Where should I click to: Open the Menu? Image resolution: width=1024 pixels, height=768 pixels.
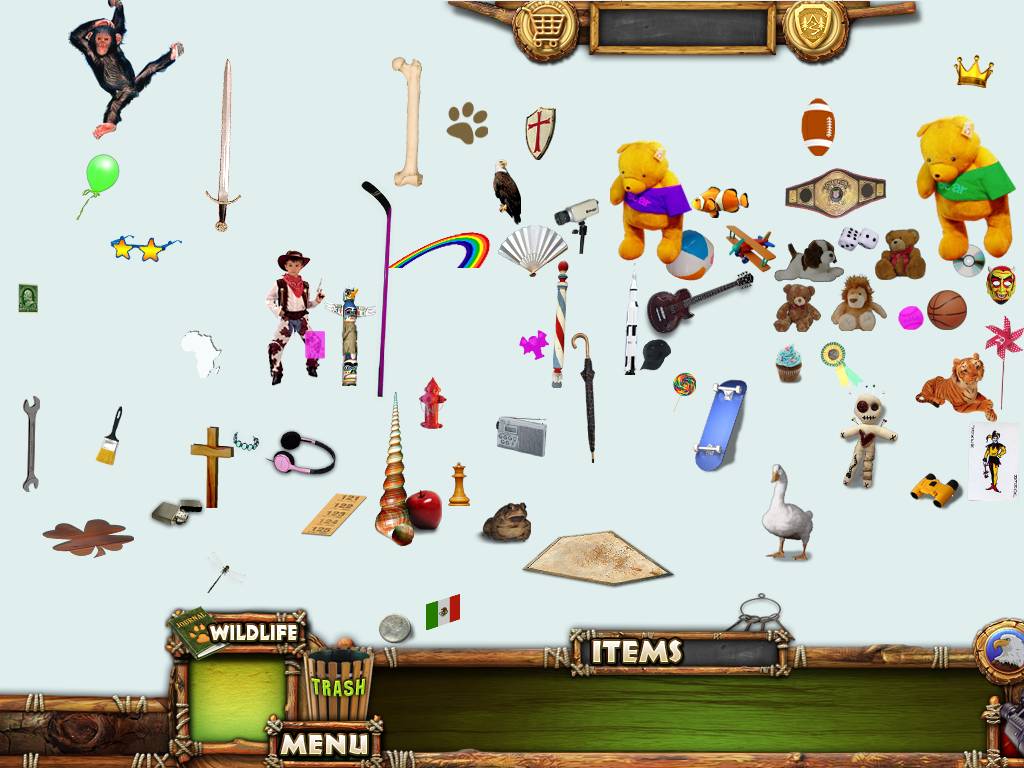click(x=324, y=743)
